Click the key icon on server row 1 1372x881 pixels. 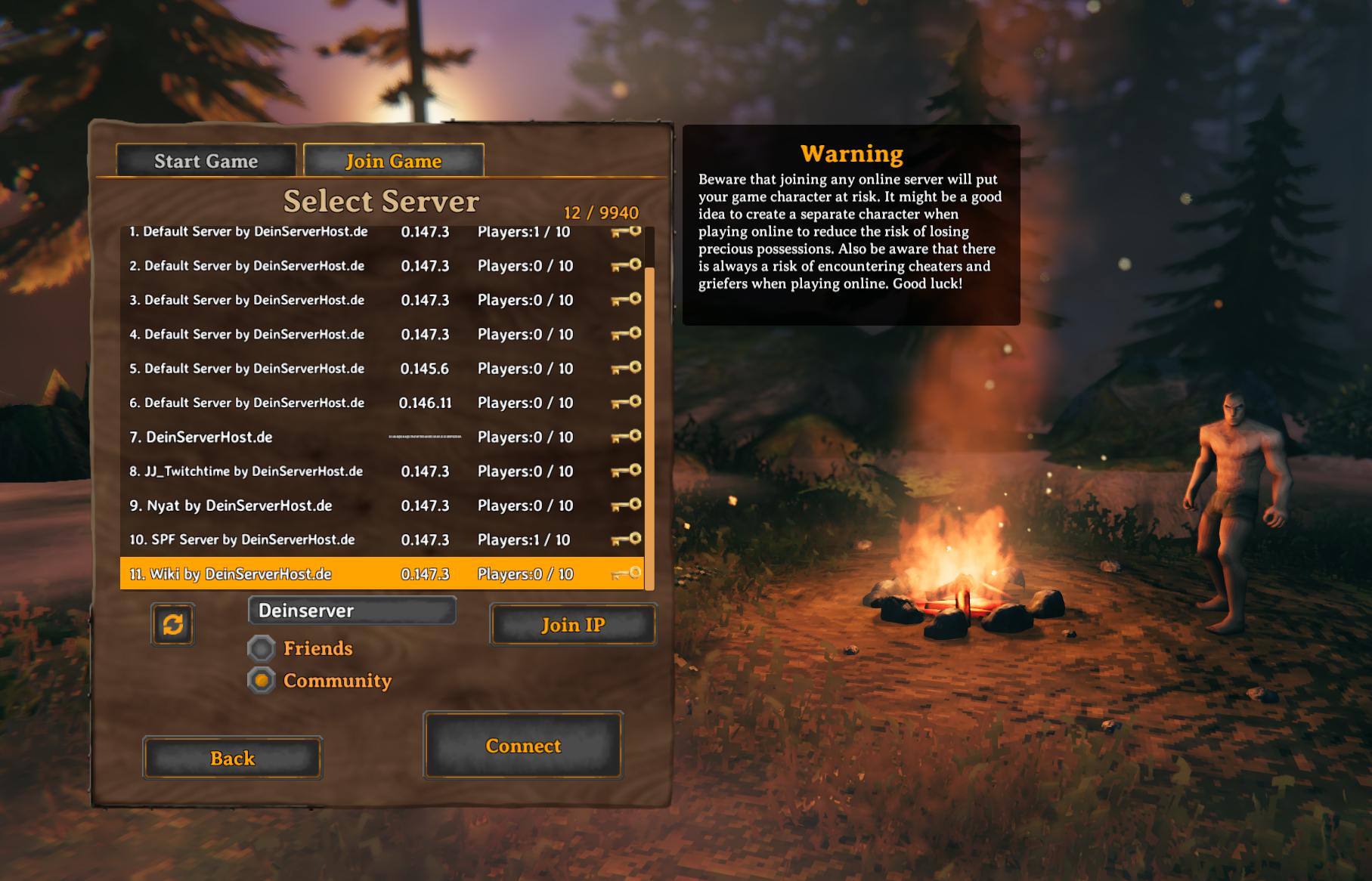627,232
